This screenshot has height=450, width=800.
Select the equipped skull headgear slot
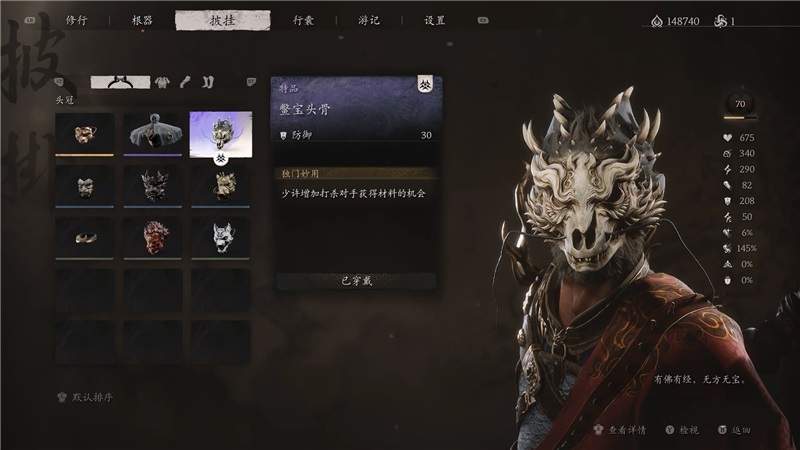[x=220, y=133]
